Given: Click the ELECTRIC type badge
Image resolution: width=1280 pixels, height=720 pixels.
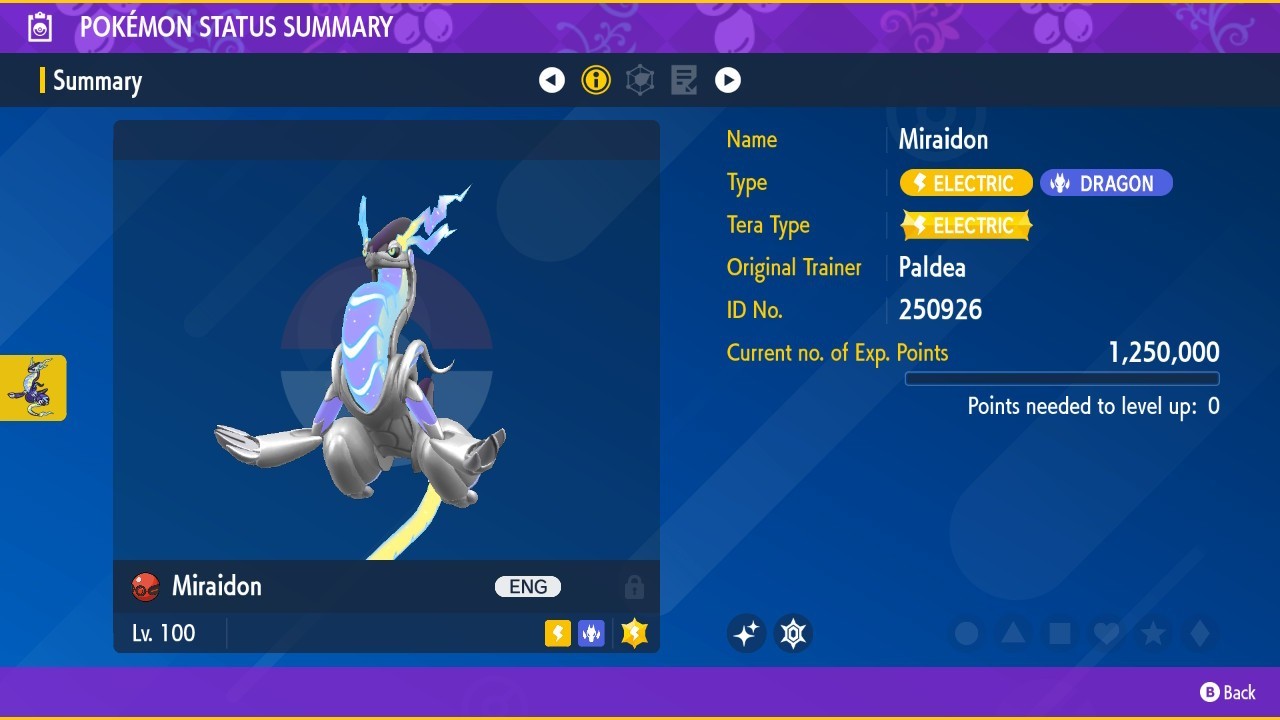Looking at the screenshot, I should tap(966, 183).
